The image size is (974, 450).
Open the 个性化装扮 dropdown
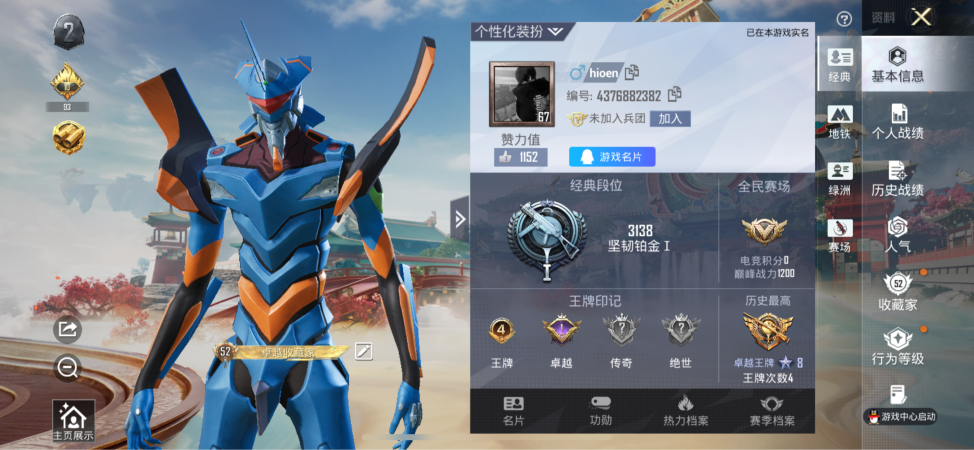[520, 31]
